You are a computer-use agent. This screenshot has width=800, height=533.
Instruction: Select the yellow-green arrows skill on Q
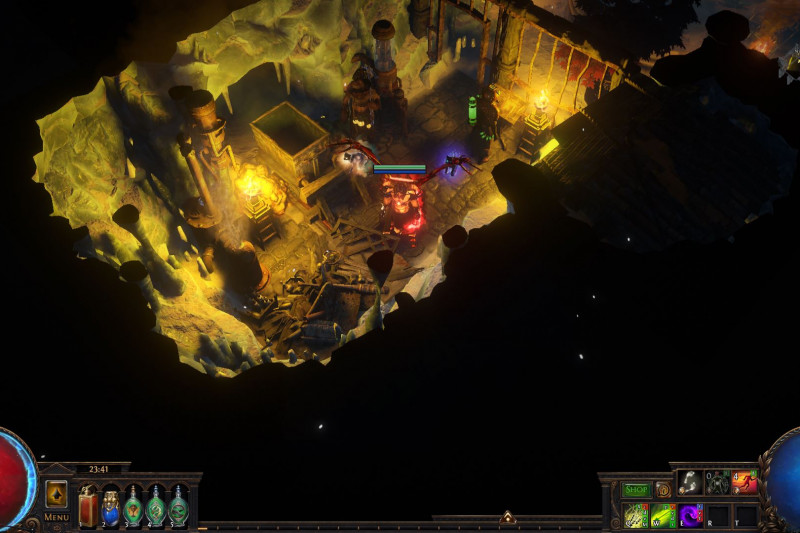[x=636, y=515]
